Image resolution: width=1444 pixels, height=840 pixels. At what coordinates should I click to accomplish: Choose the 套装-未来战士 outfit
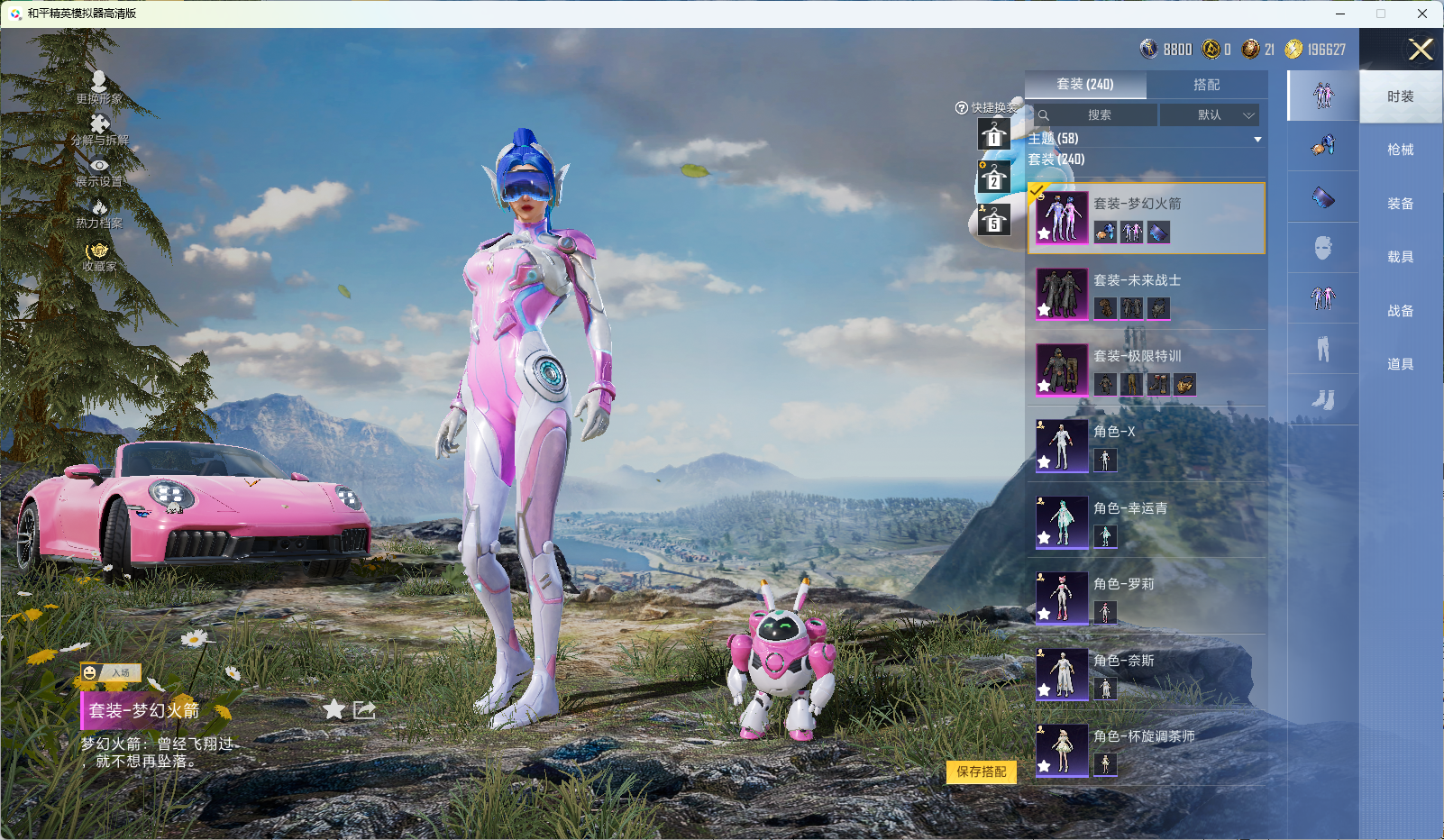1146,294
